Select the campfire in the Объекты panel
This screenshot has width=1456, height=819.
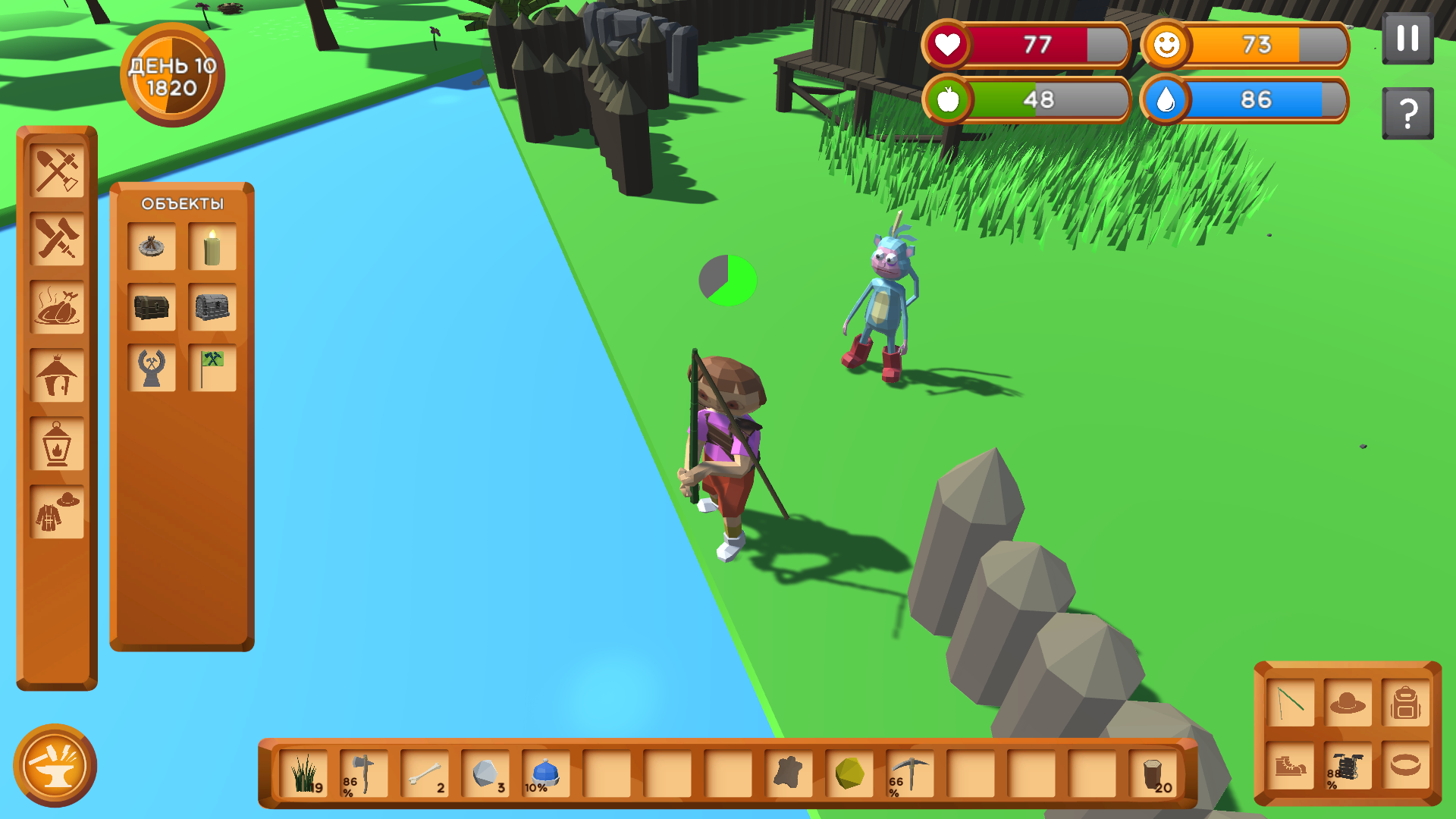[152, 245]
